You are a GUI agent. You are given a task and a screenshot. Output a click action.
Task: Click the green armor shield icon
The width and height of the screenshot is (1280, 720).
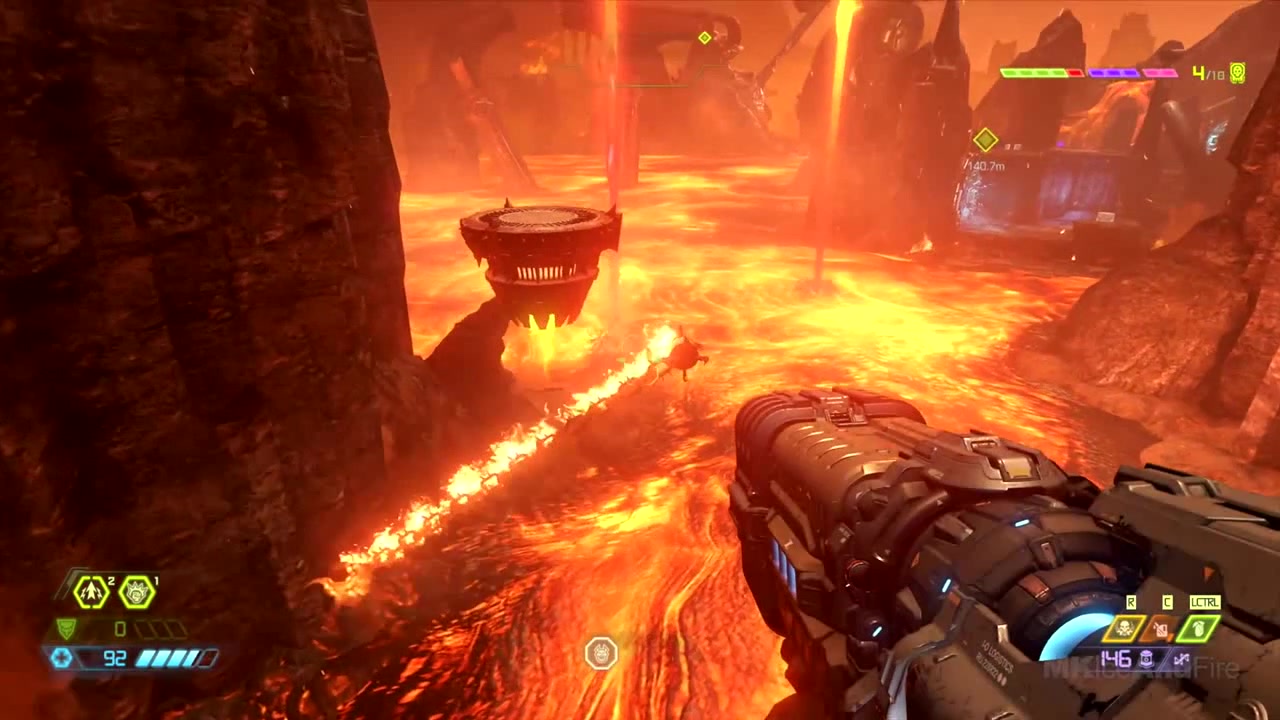click(66, 629)
